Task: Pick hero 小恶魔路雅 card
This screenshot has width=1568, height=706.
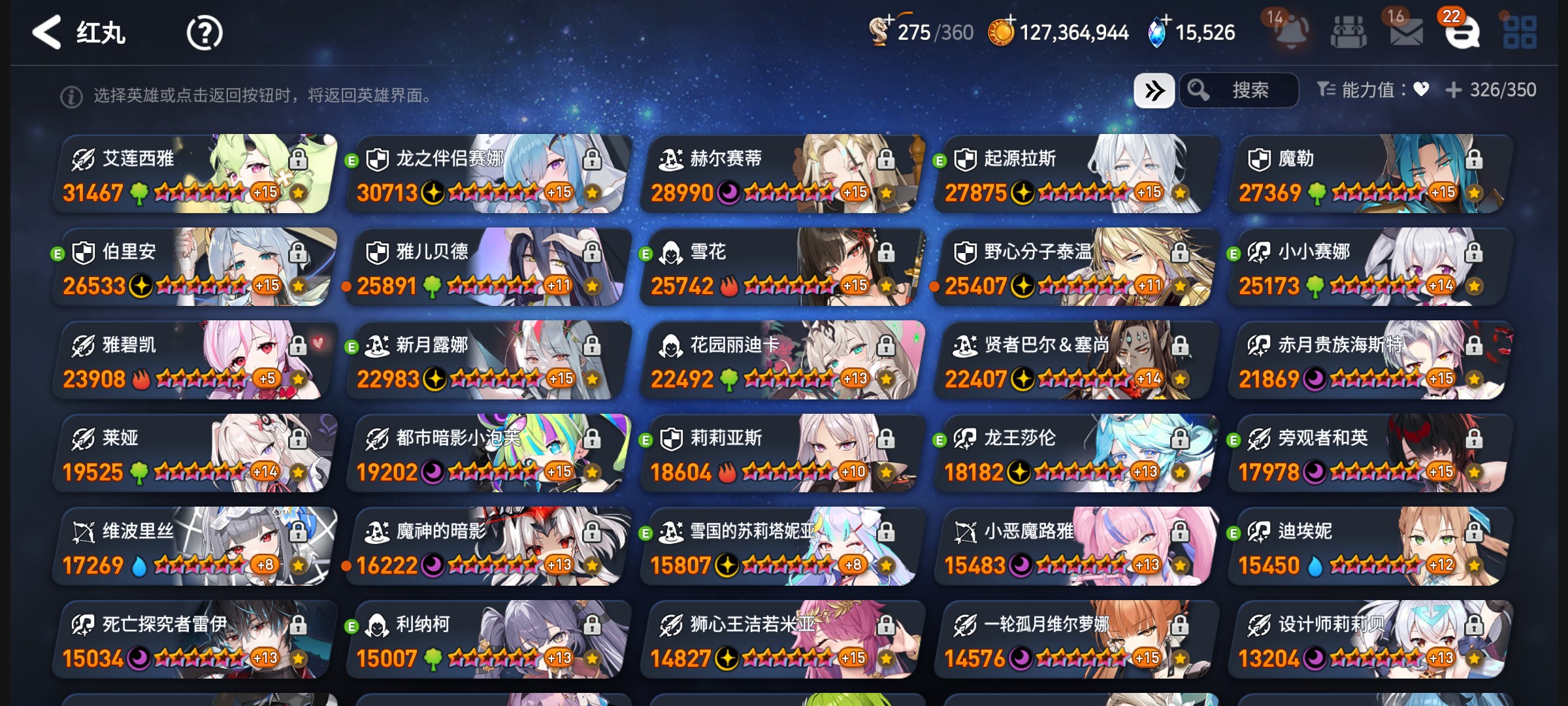Action: click(x=1078, y=546)
